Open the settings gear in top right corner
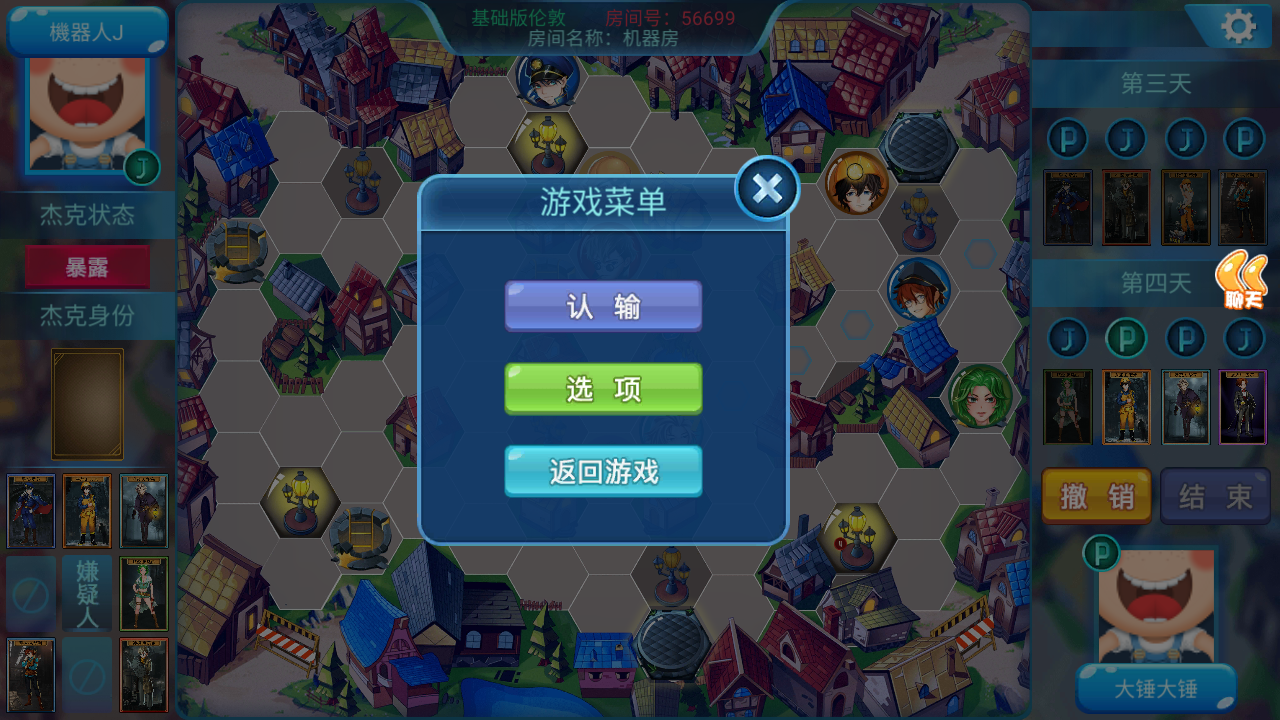 pyautogui.click(x=1237, y=28)
